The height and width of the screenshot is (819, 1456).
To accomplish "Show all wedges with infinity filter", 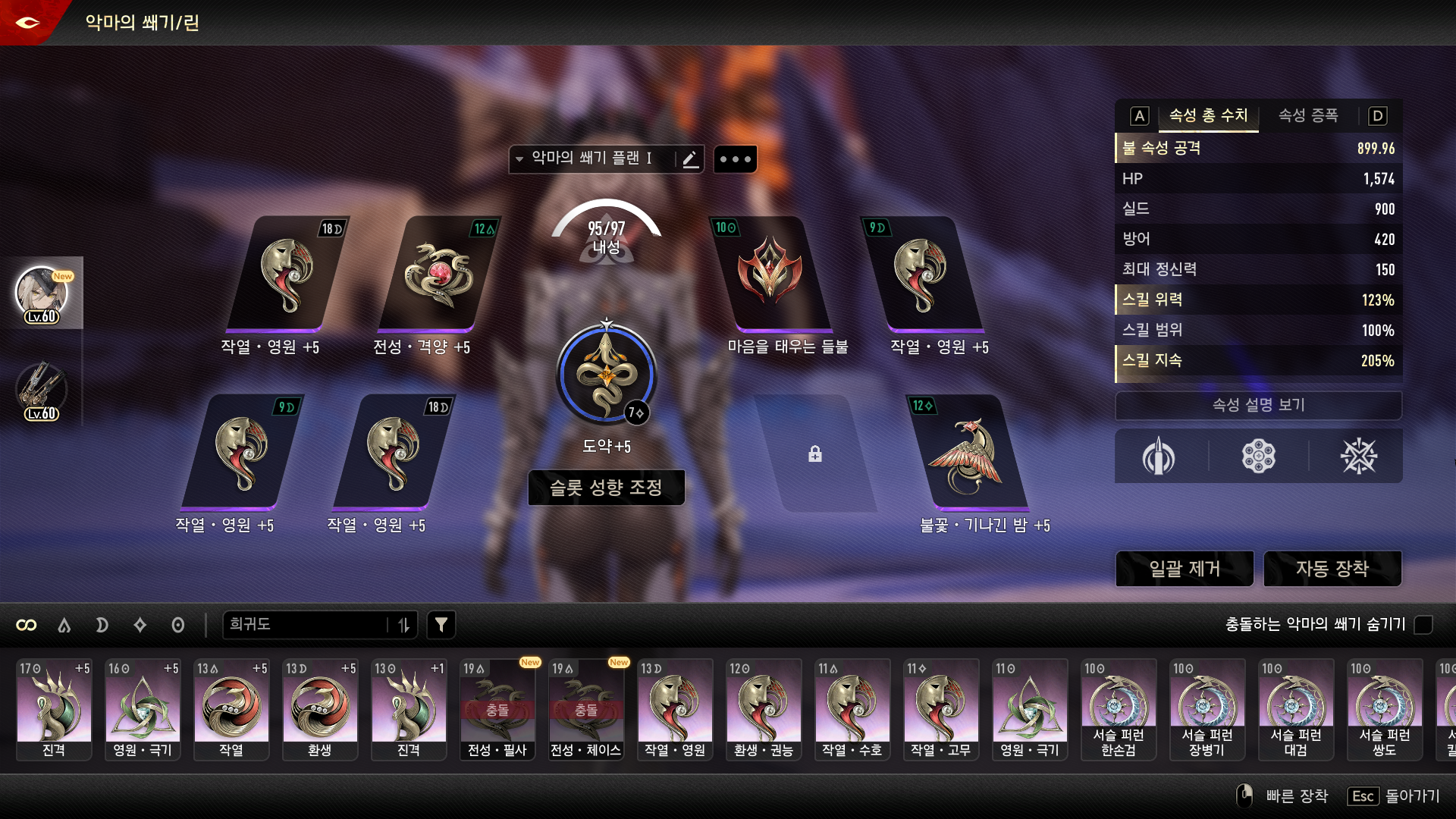I will 27,625.
